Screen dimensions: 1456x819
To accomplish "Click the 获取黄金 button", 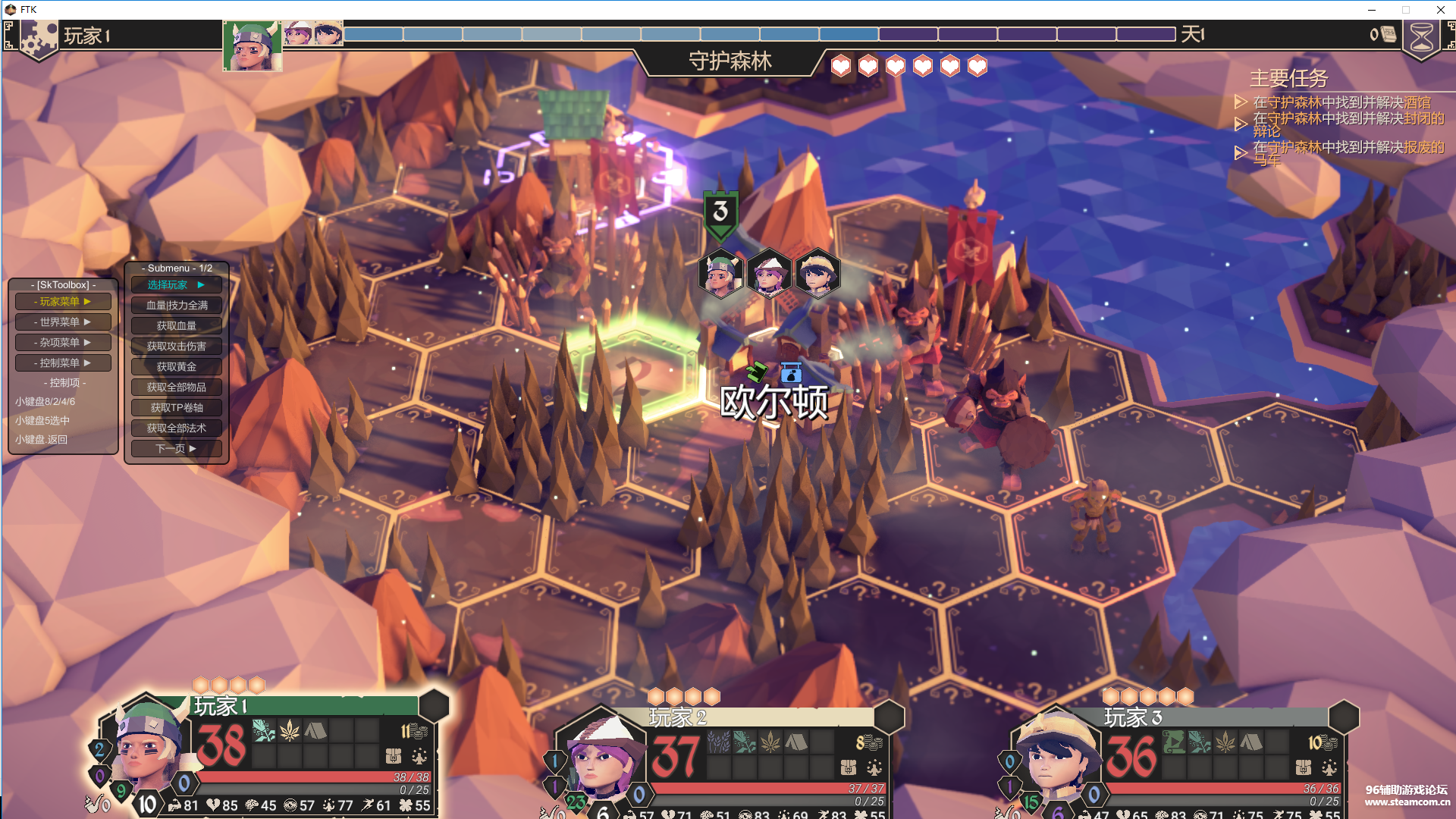I will (176, 367).
